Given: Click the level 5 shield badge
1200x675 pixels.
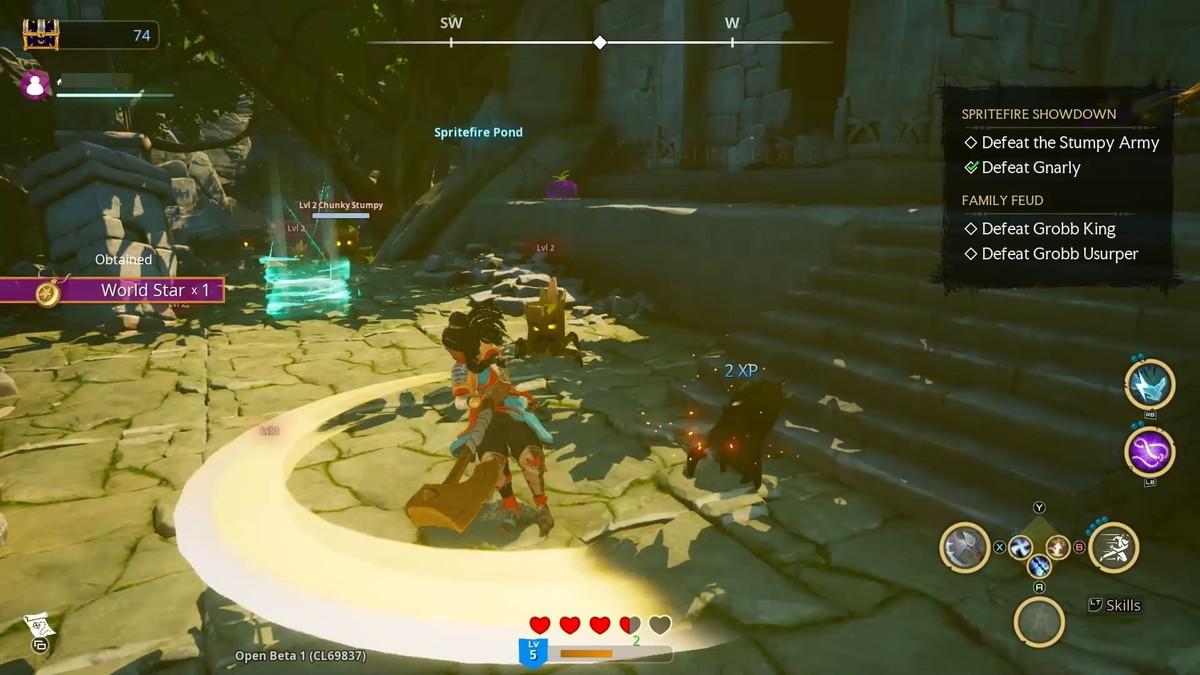Looking at the screenshot, I should [532, 652].
